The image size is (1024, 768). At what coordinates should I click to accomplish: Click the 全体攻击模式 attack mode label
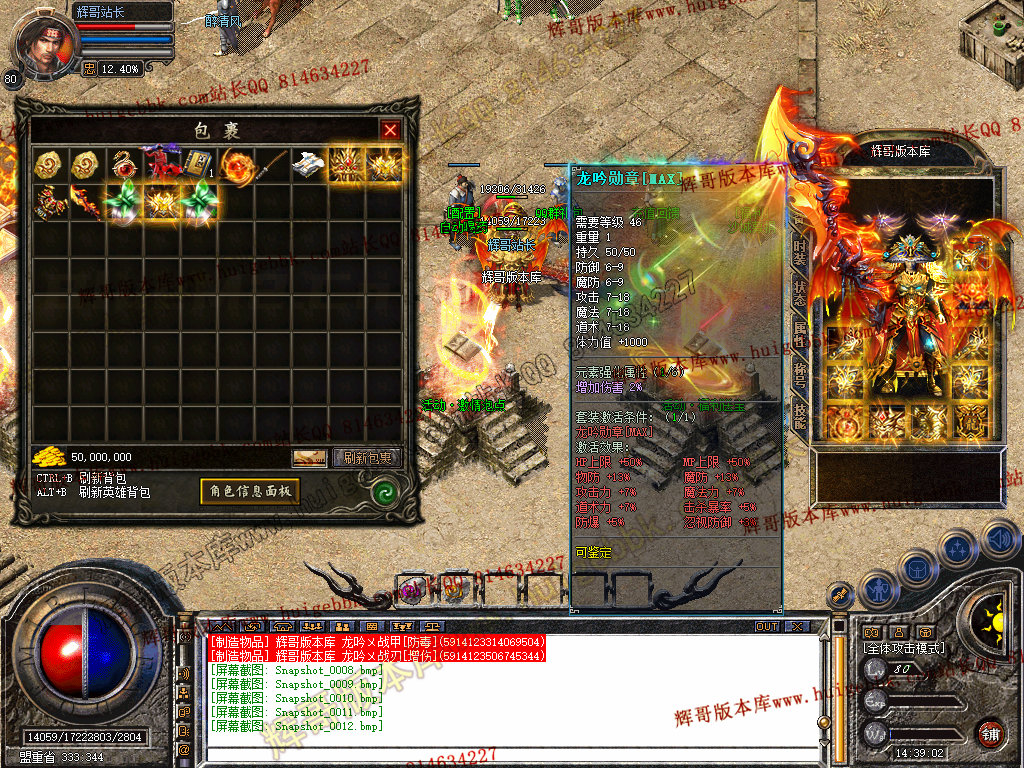(x=904, y=648)
